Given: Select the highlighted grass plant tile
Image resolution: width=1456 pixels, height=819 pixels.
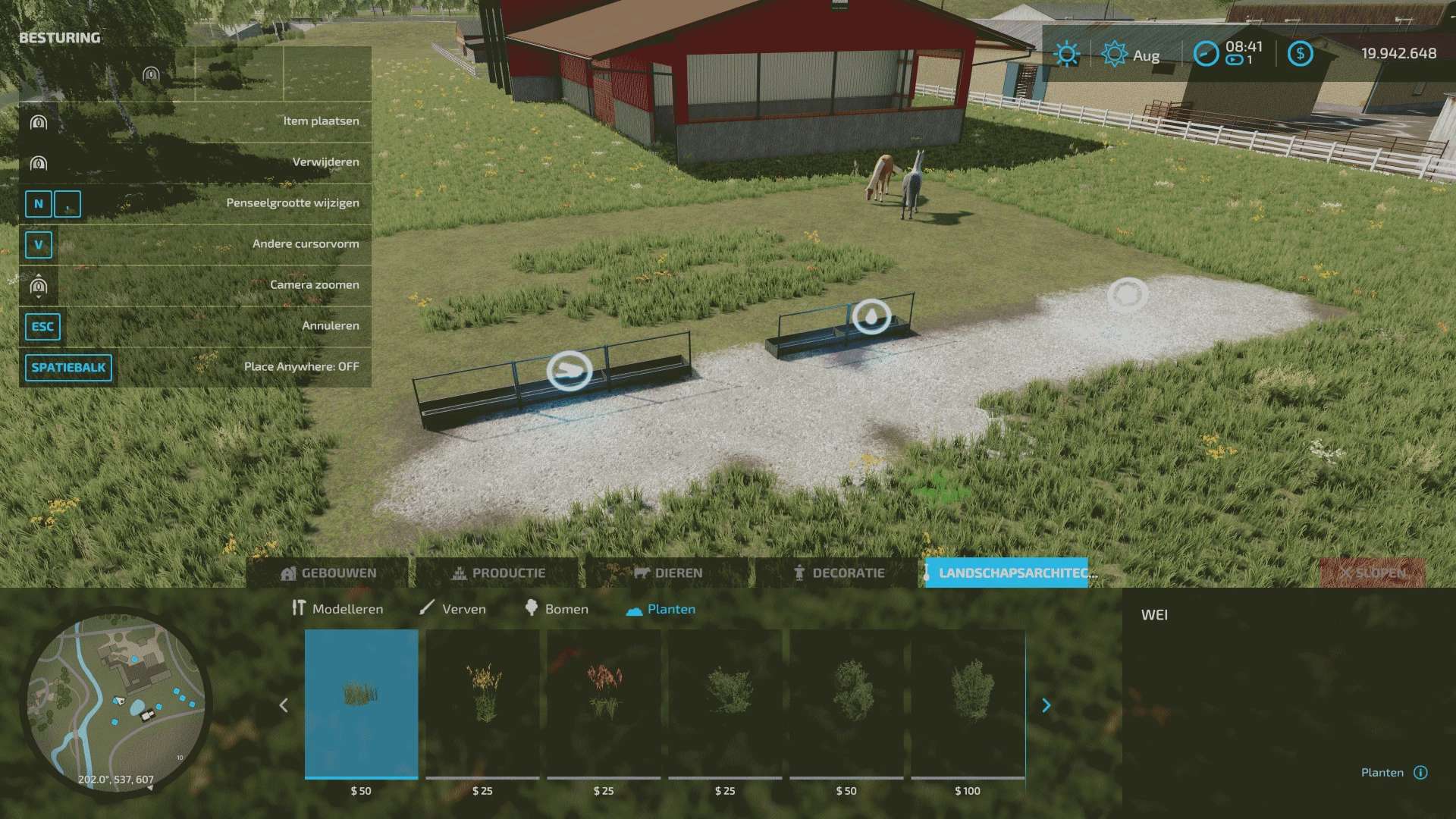Looking at the screenshot, I should 361,703.
